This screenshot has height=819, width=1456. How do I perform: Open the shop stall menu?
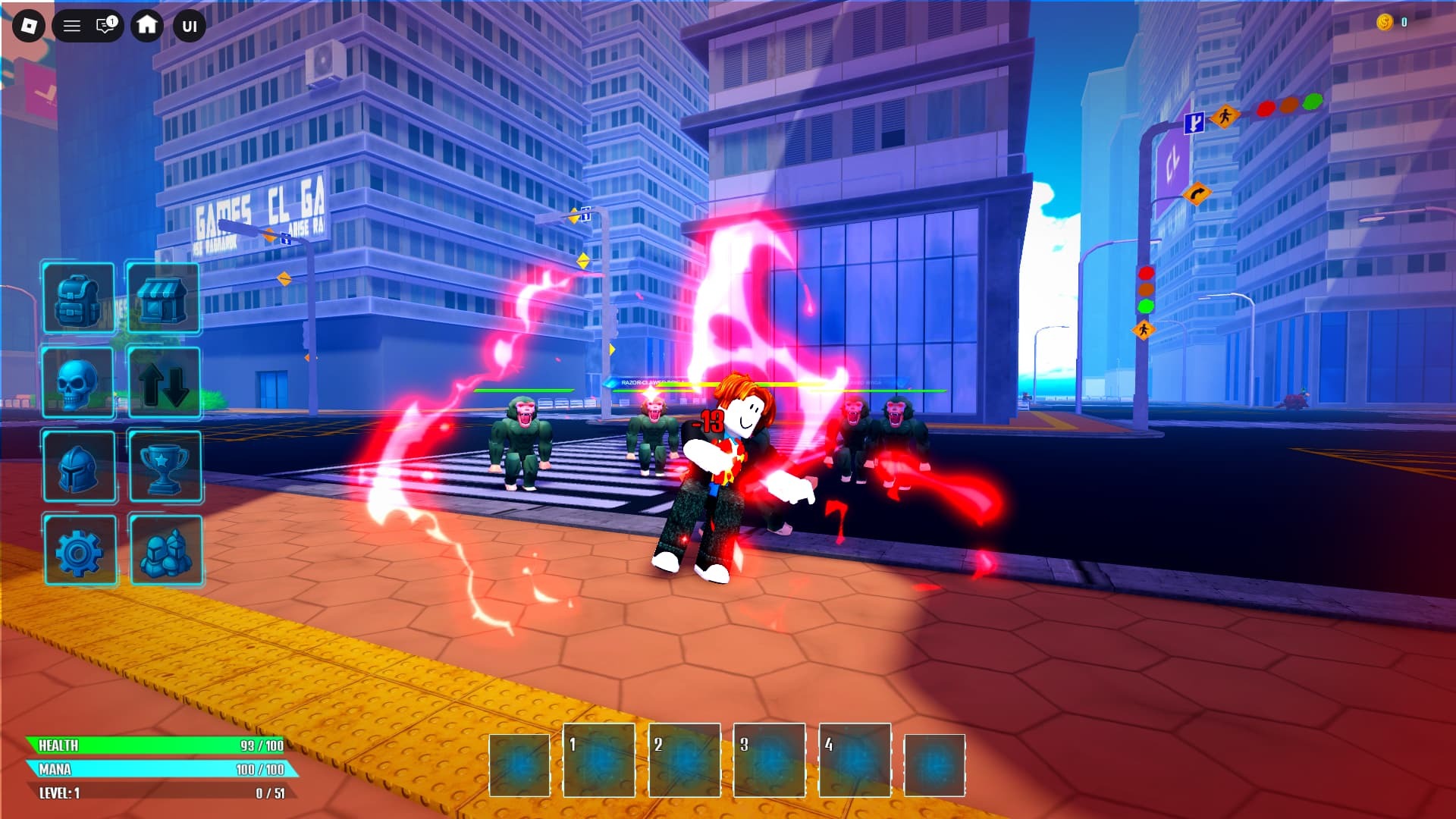[163, 298]
